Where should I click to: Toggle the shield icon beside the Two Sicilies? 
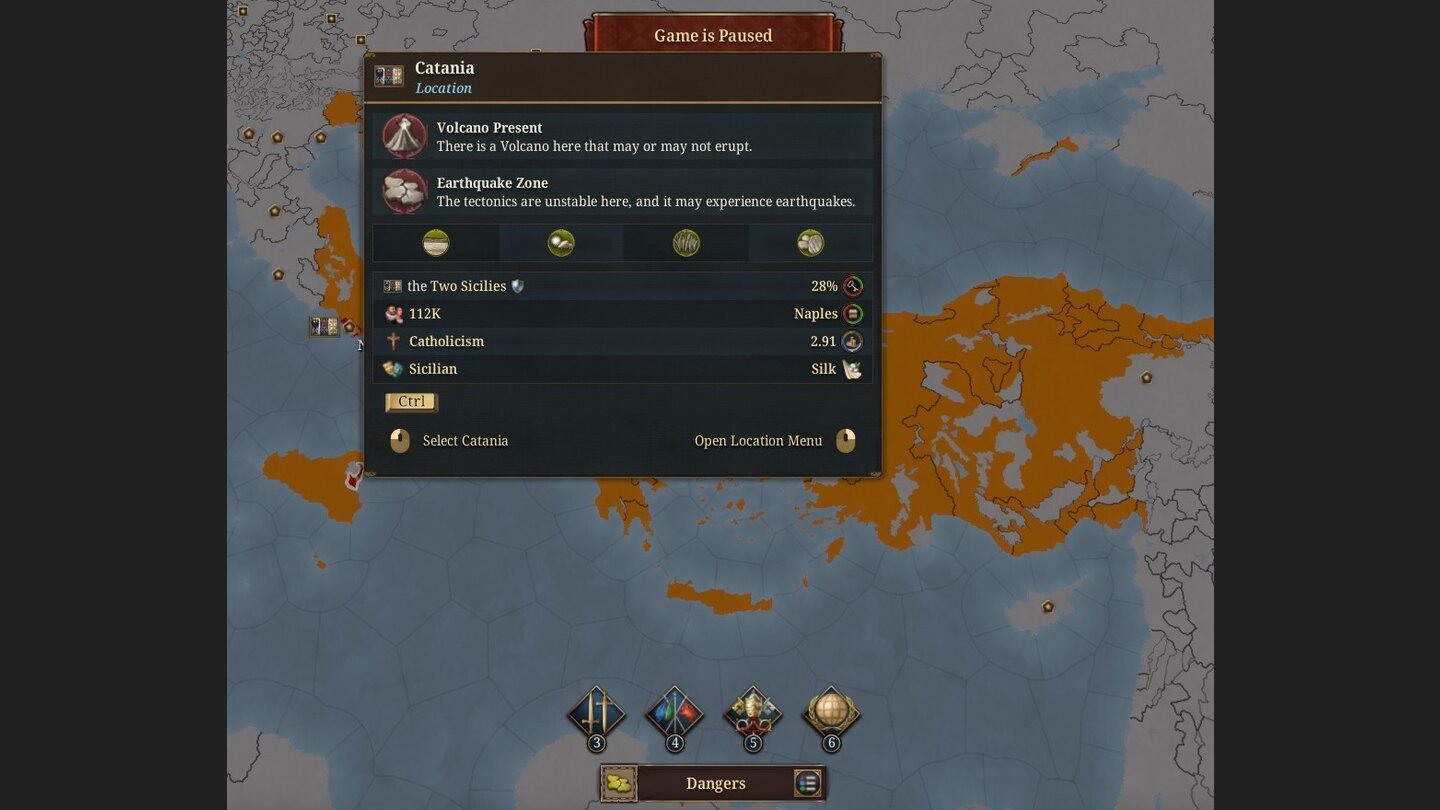pos(518,285)
